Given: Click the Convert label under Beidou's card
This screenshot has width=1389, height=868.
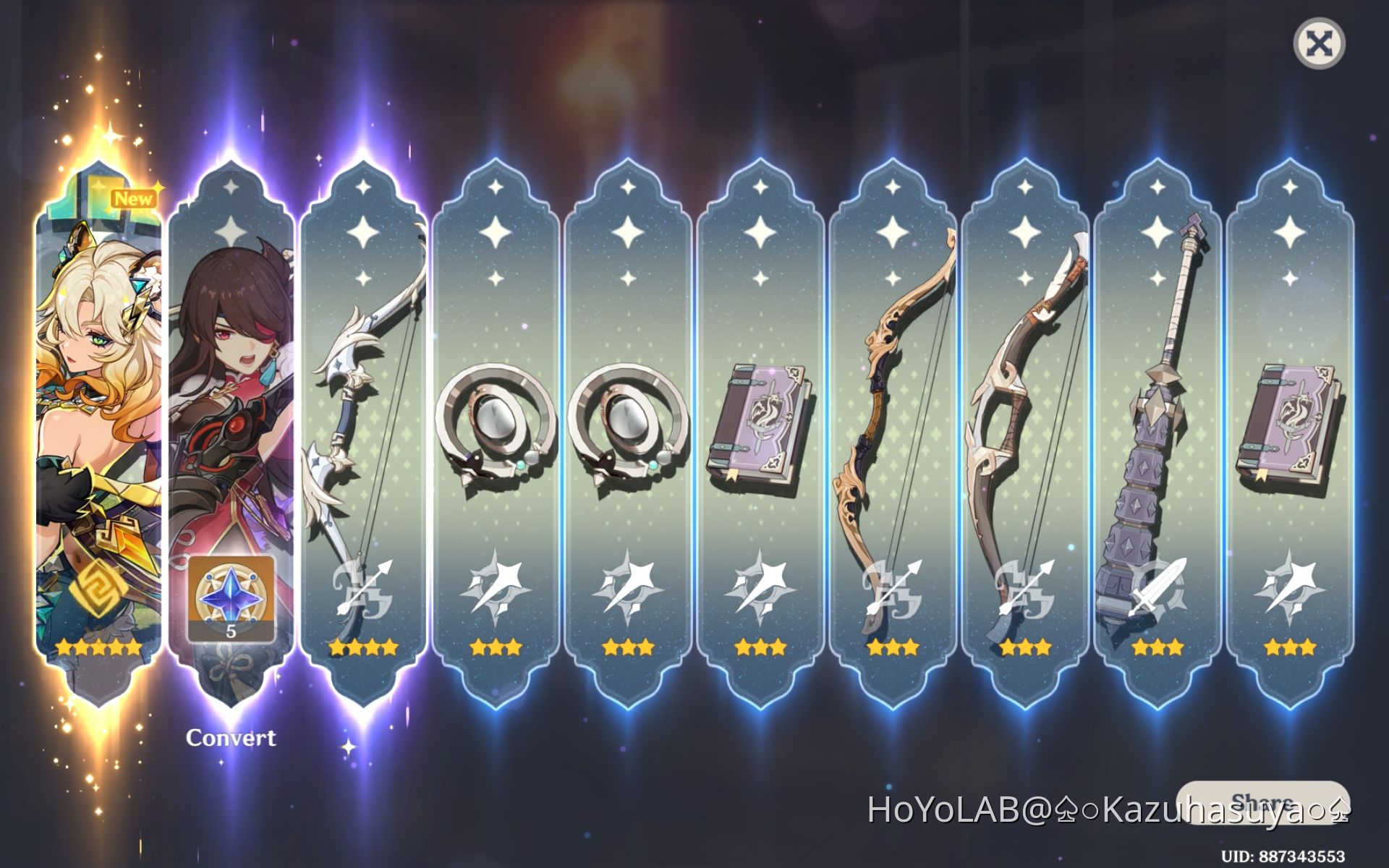Looking at the screenshot, I should tap(231, 739).
